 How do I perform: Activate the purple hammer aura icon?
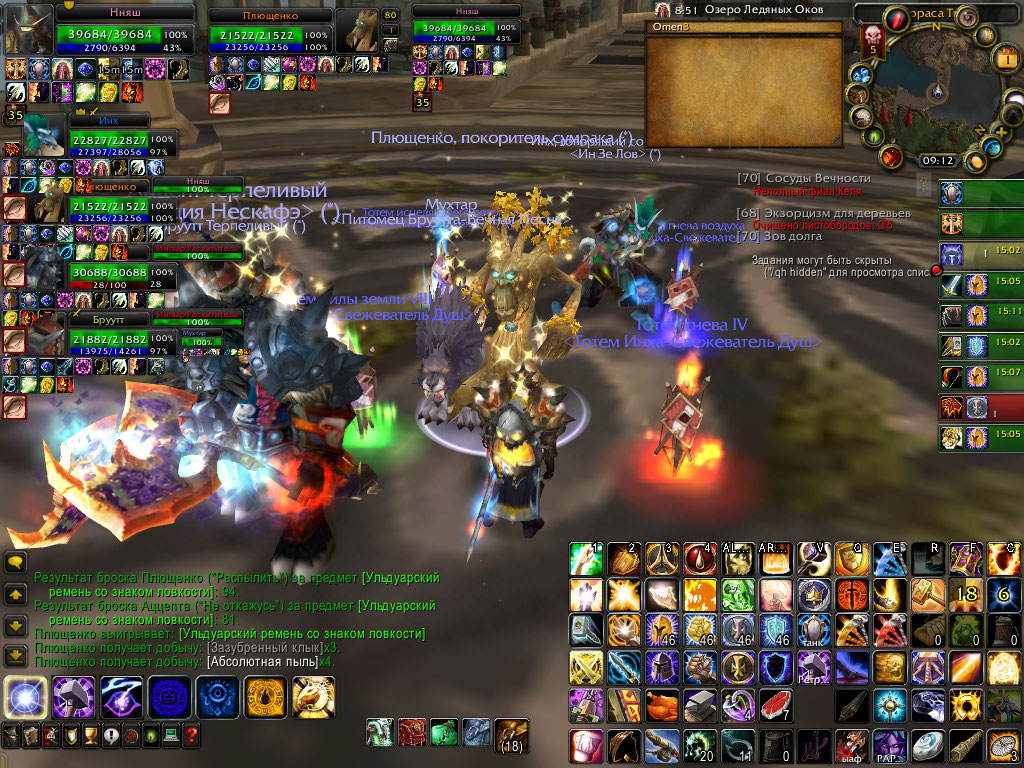pyautogui.click(x=73, y=697)
